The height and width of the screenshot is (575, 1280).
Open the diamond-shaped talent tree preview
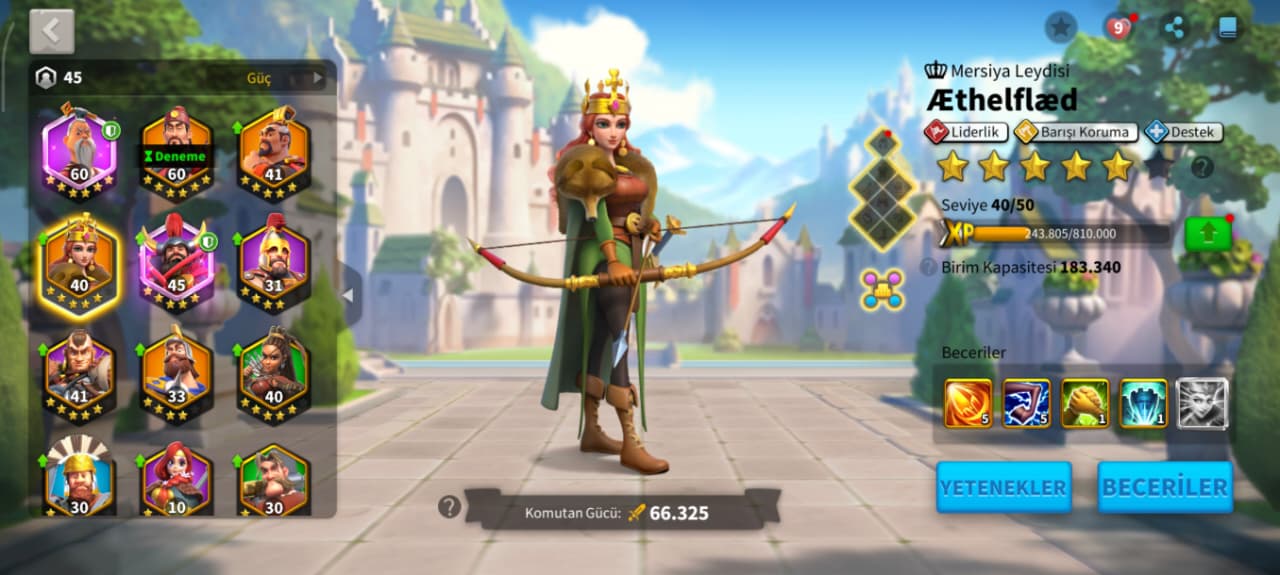pyautogui.click(x=882, y=190)
